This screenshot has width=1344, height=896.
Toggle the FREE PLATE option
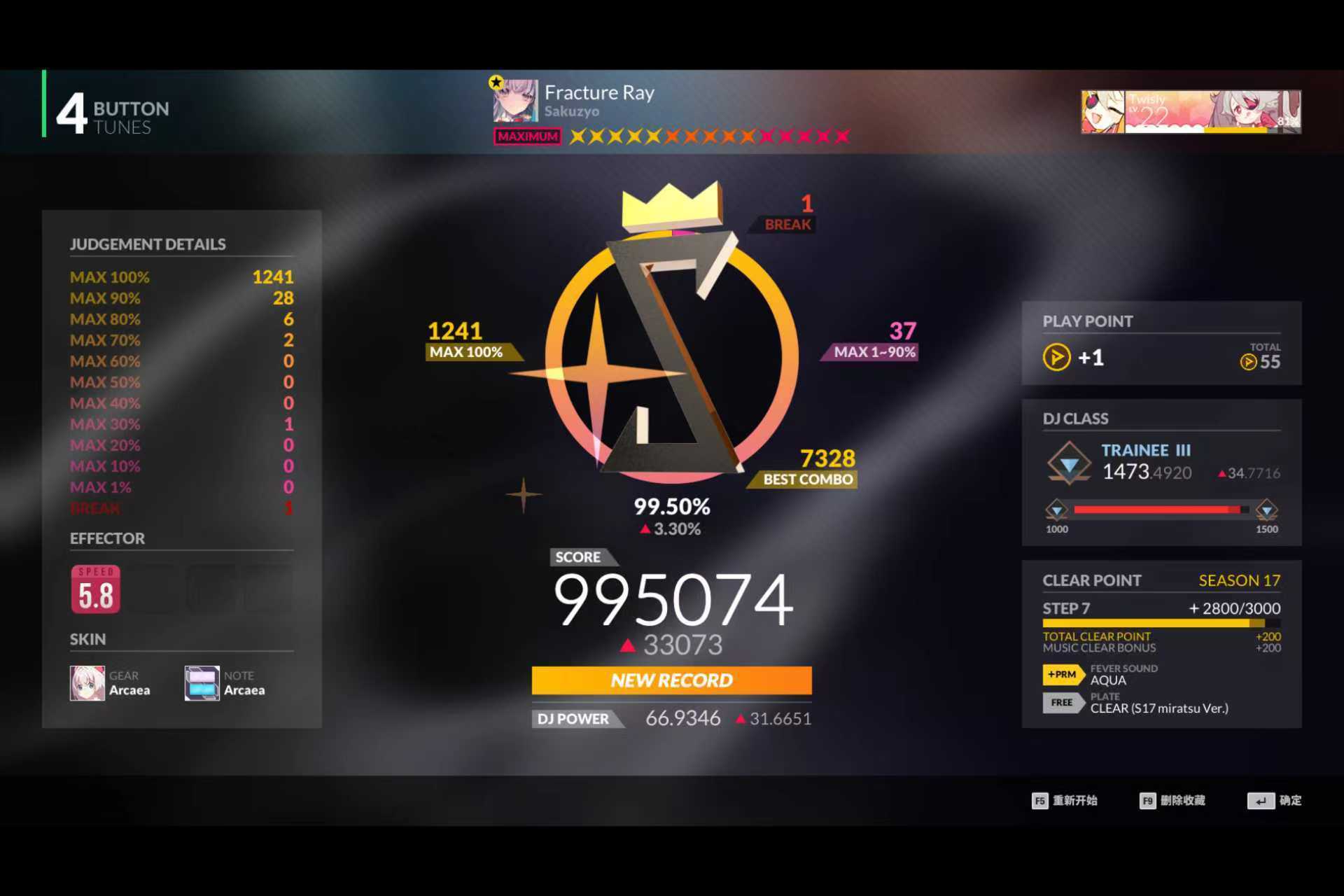(1063, 703)
